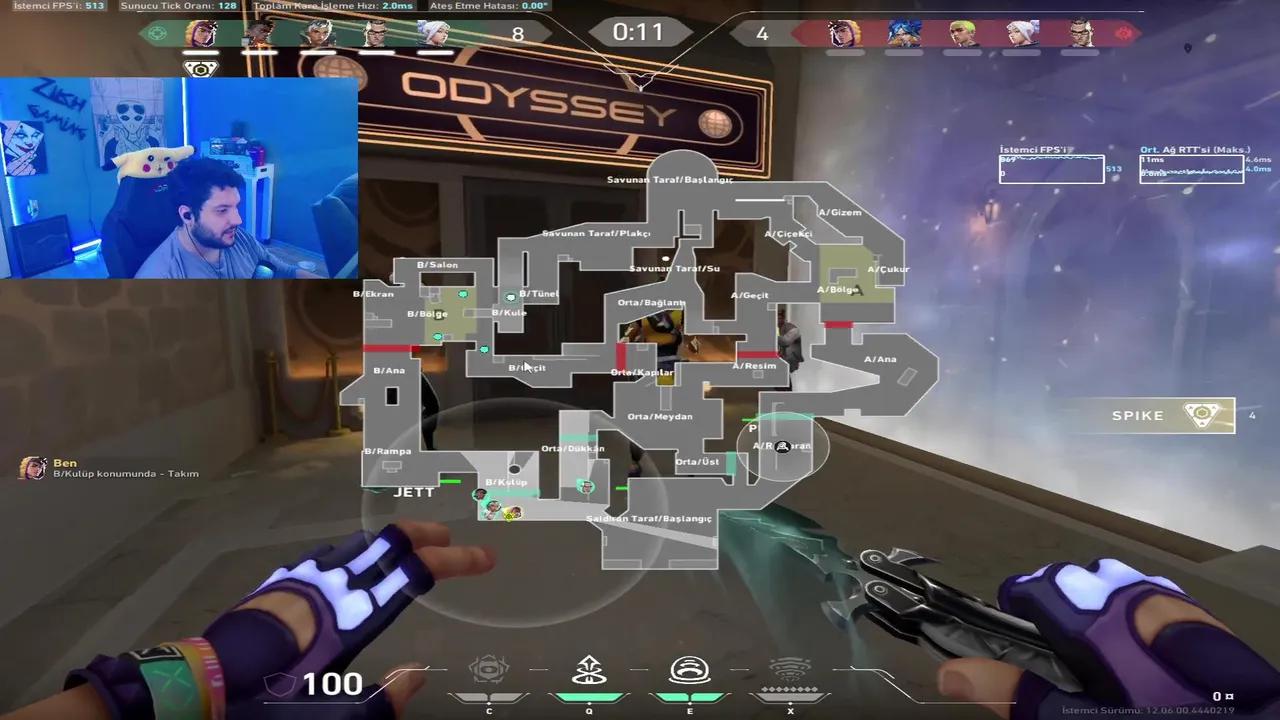Click the green spectating crosshair icon near team portraits
The width and height of the screenshot is (1280, 720).
point(157,33)
